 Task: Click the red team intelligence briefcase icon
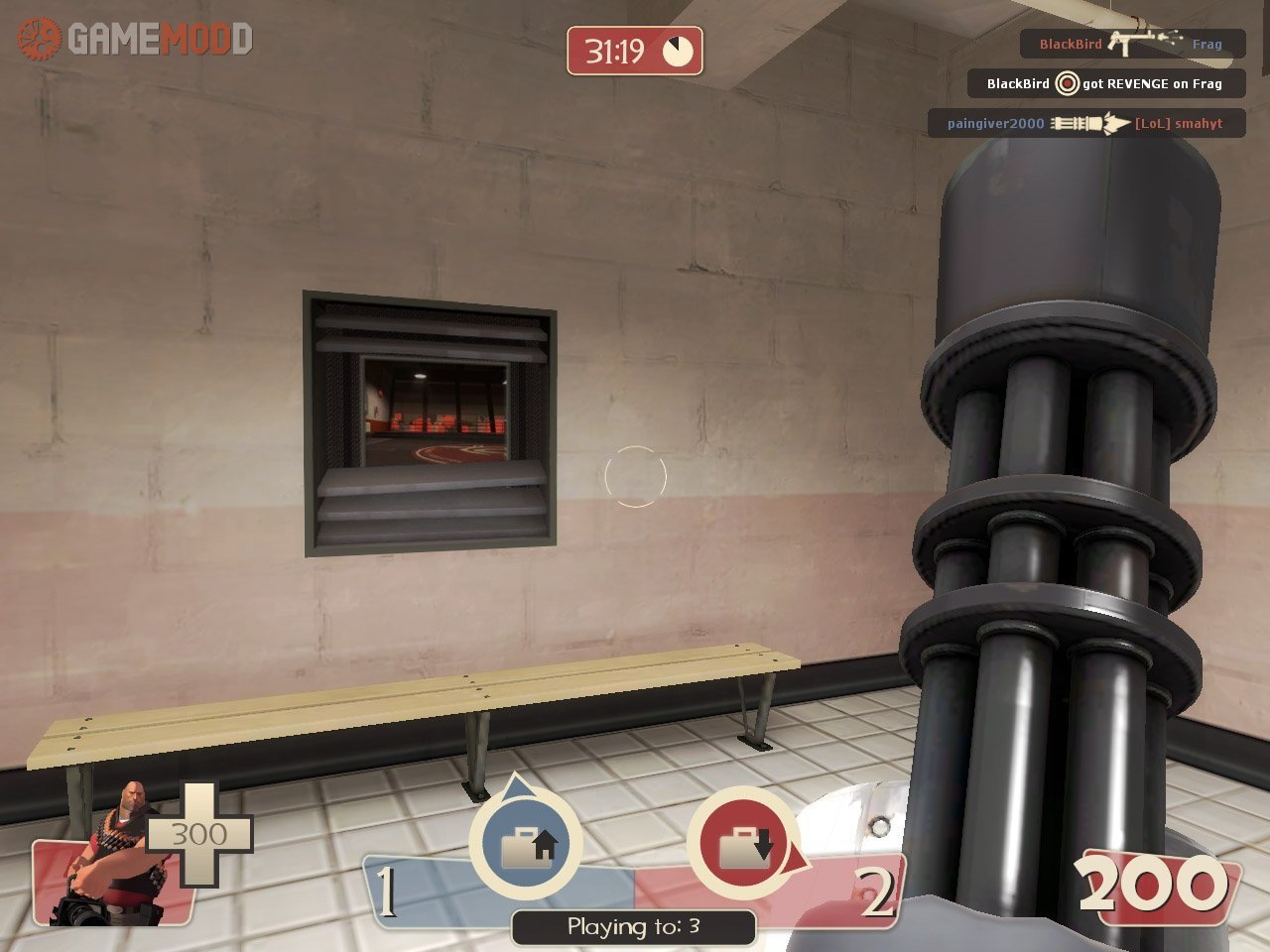743,846
